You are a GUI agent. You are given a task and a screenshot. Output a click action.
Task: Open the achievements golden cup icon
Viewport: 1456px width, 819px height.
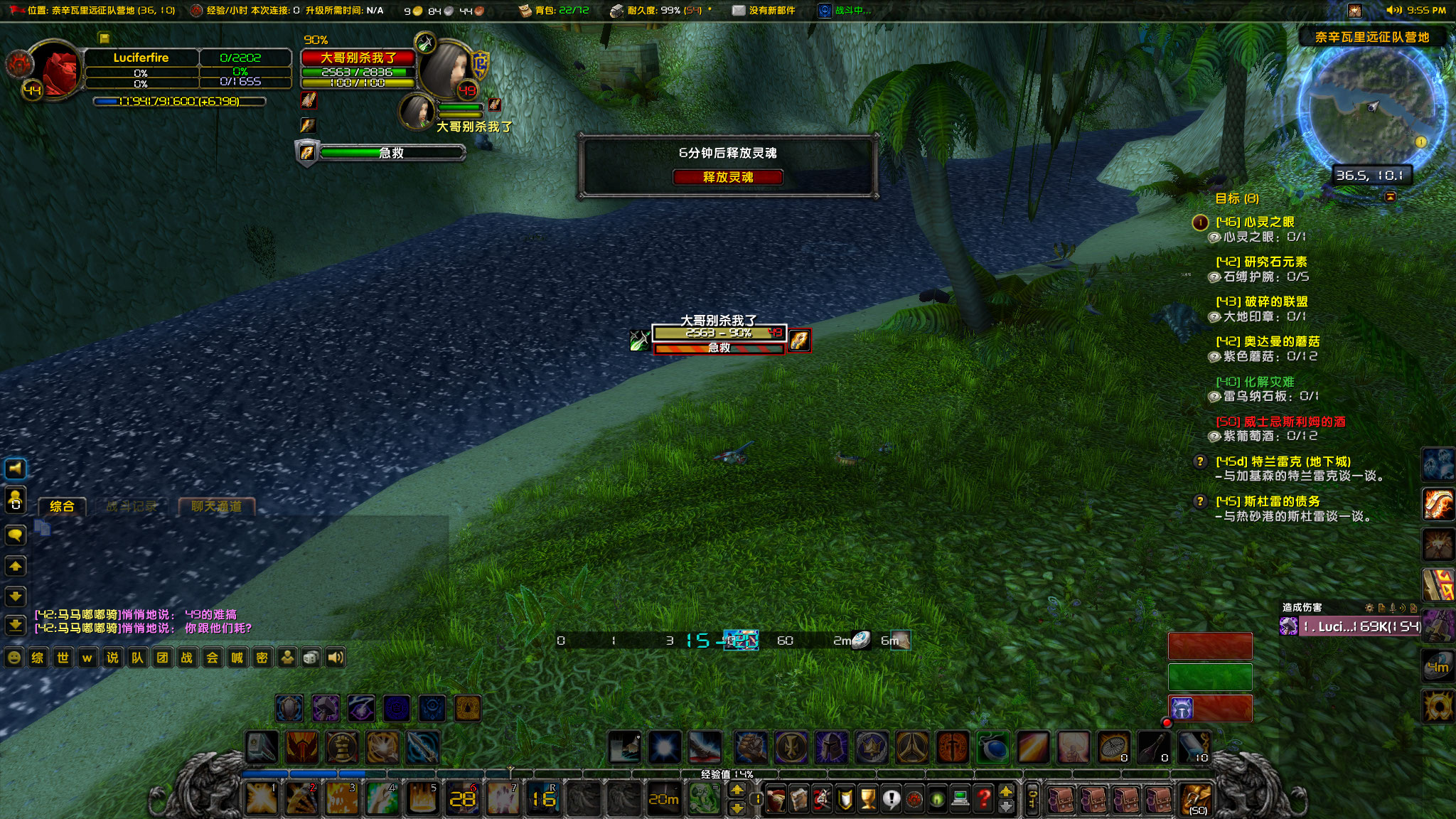869,798
